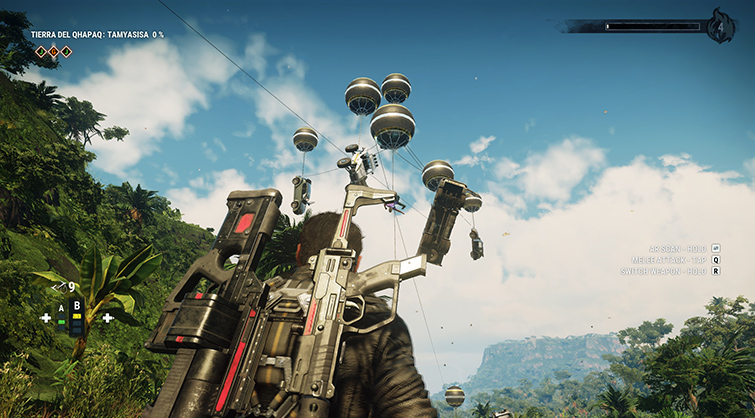Image resolution: width=755 pixels, height=418 pixels.
Task: Choose the highlighted grapple loadout B
Action: [x=77, y=312]
